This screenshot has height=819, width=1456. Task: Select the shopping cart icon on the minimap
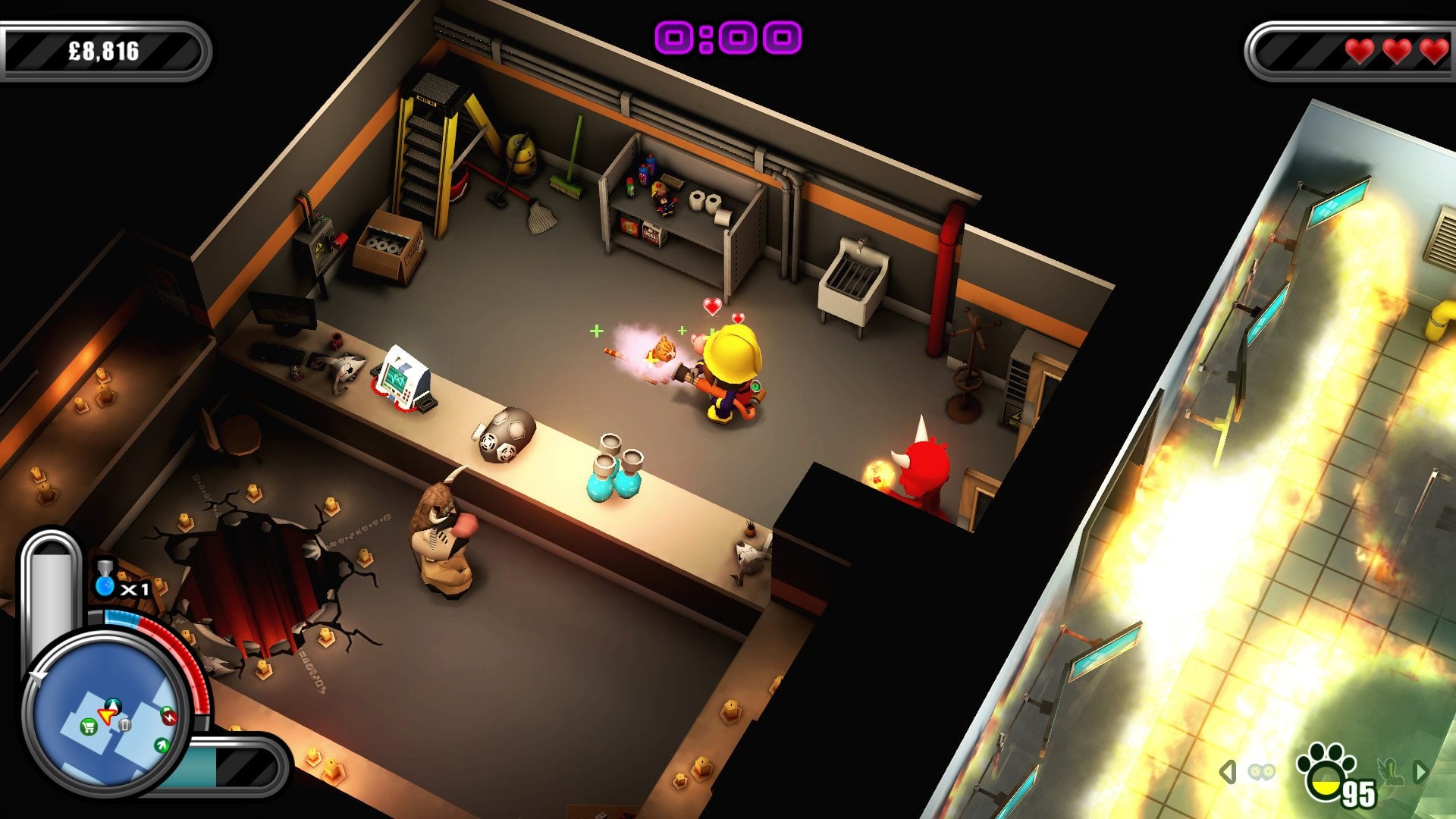pos(89,726)
